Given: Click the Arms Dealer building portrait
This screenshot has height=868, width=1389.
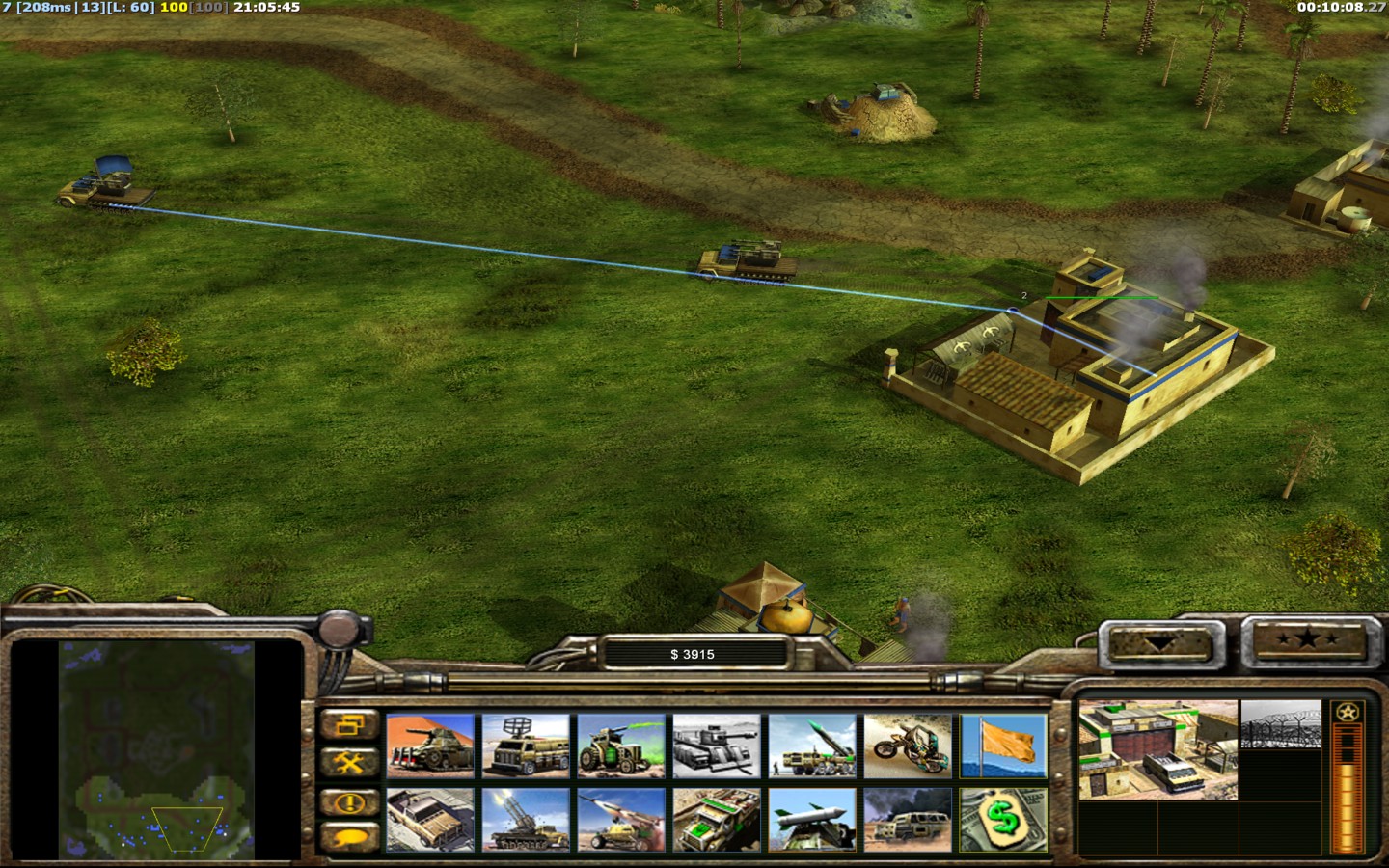Looking at the screenshot, I should click(1157, 749).
